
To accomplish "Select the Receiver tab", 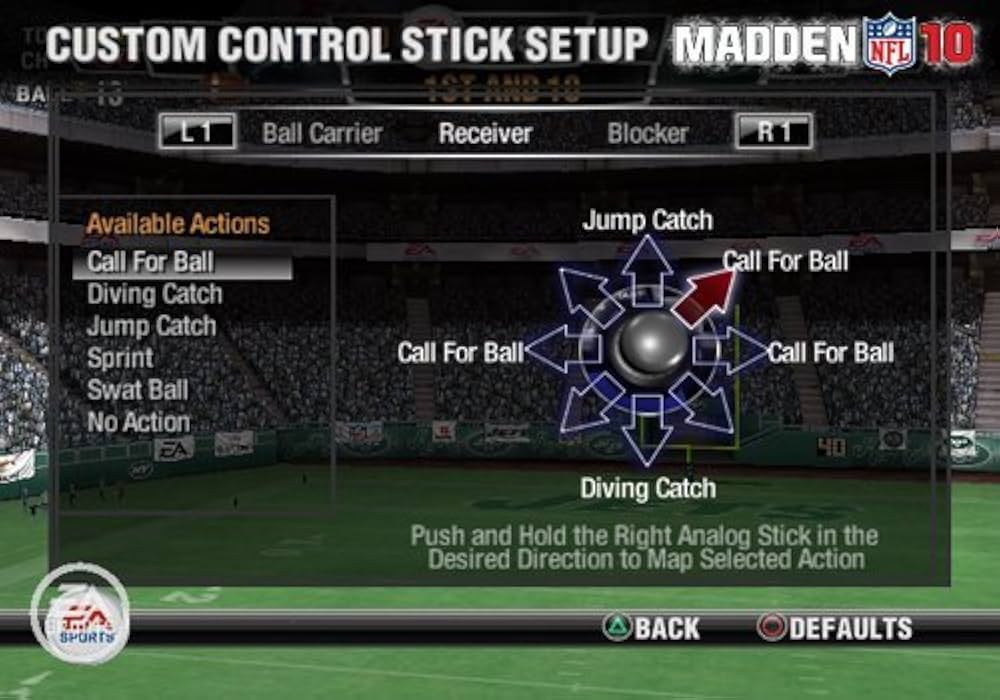I will (485, 133).
